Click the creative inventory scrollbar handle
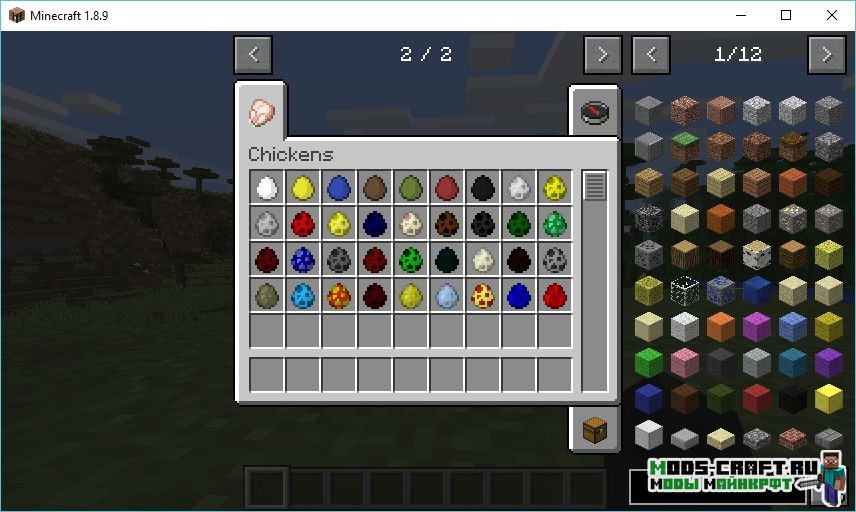The height and width of the screenshot is (512, 856). point(595,186)
